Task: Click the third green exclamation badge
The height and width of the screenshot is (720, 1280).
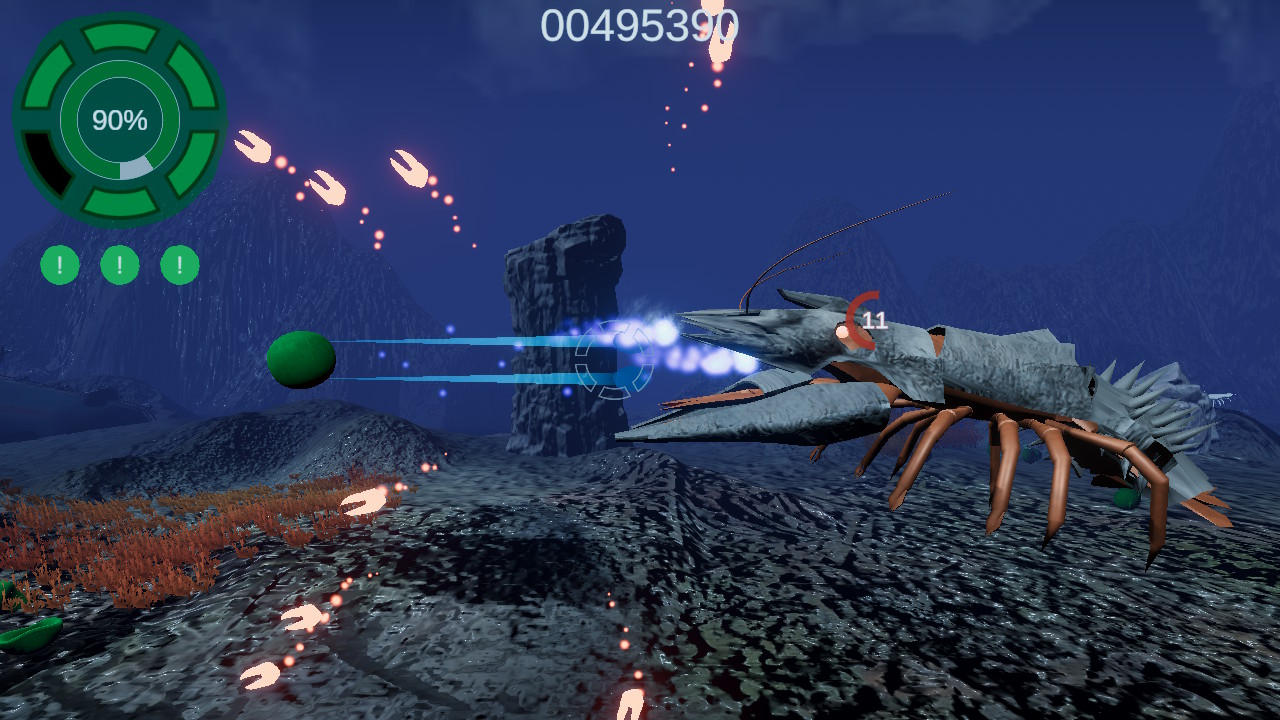Action: point(178,265)
